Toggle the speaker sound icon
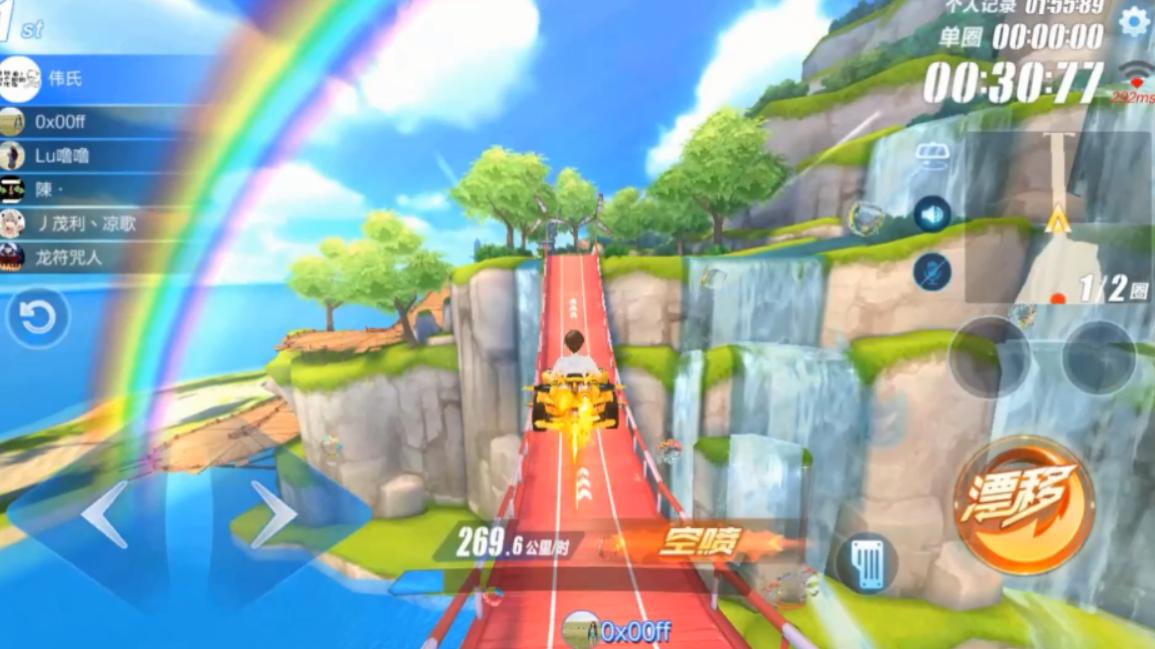Viewport: 1155px width, 649px height. click(x=932, y=214)
